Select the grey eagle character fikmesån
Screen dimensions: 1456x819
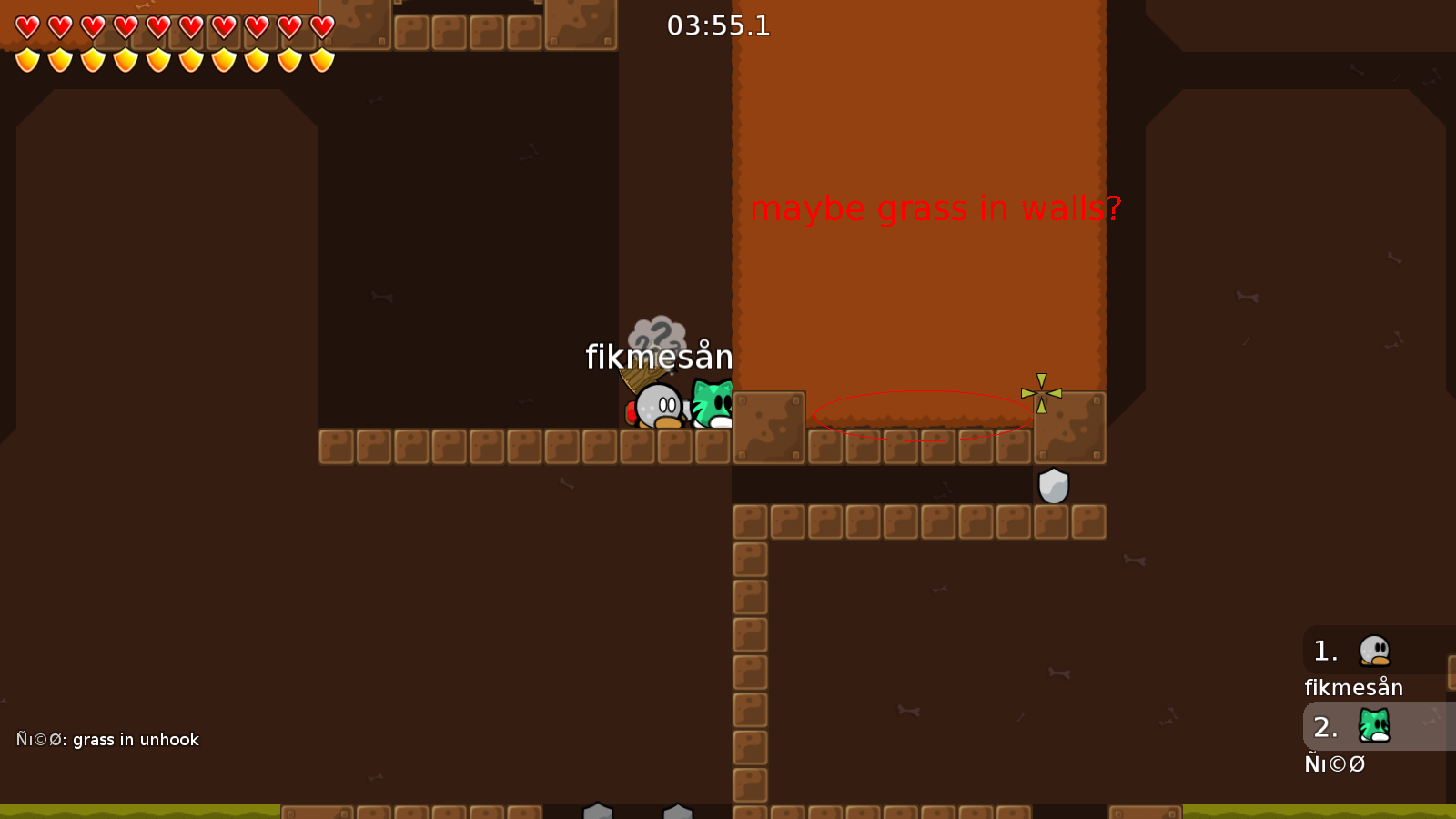coord(659,407)
